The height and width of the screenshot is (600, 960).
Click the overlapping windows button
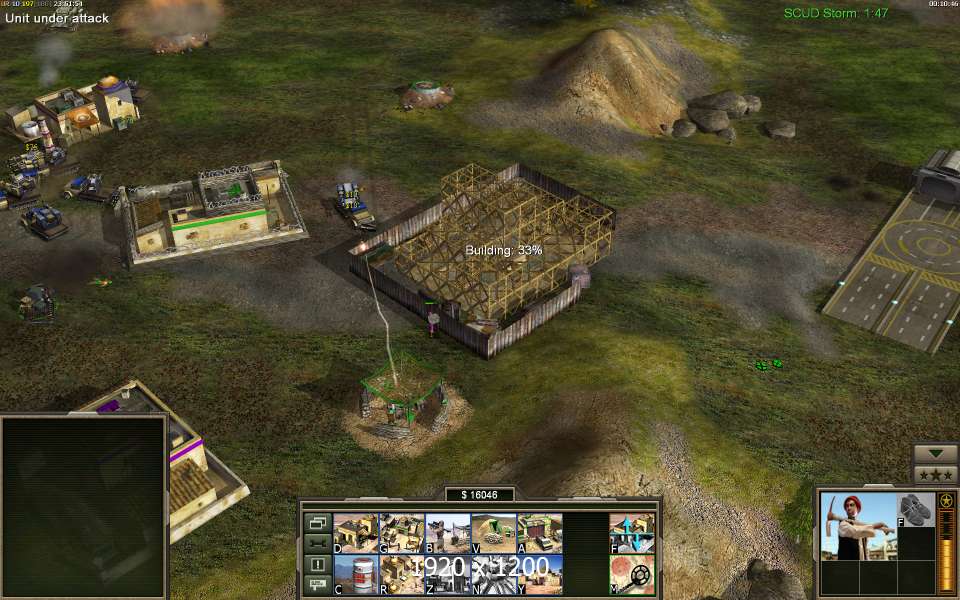(318, 523)
